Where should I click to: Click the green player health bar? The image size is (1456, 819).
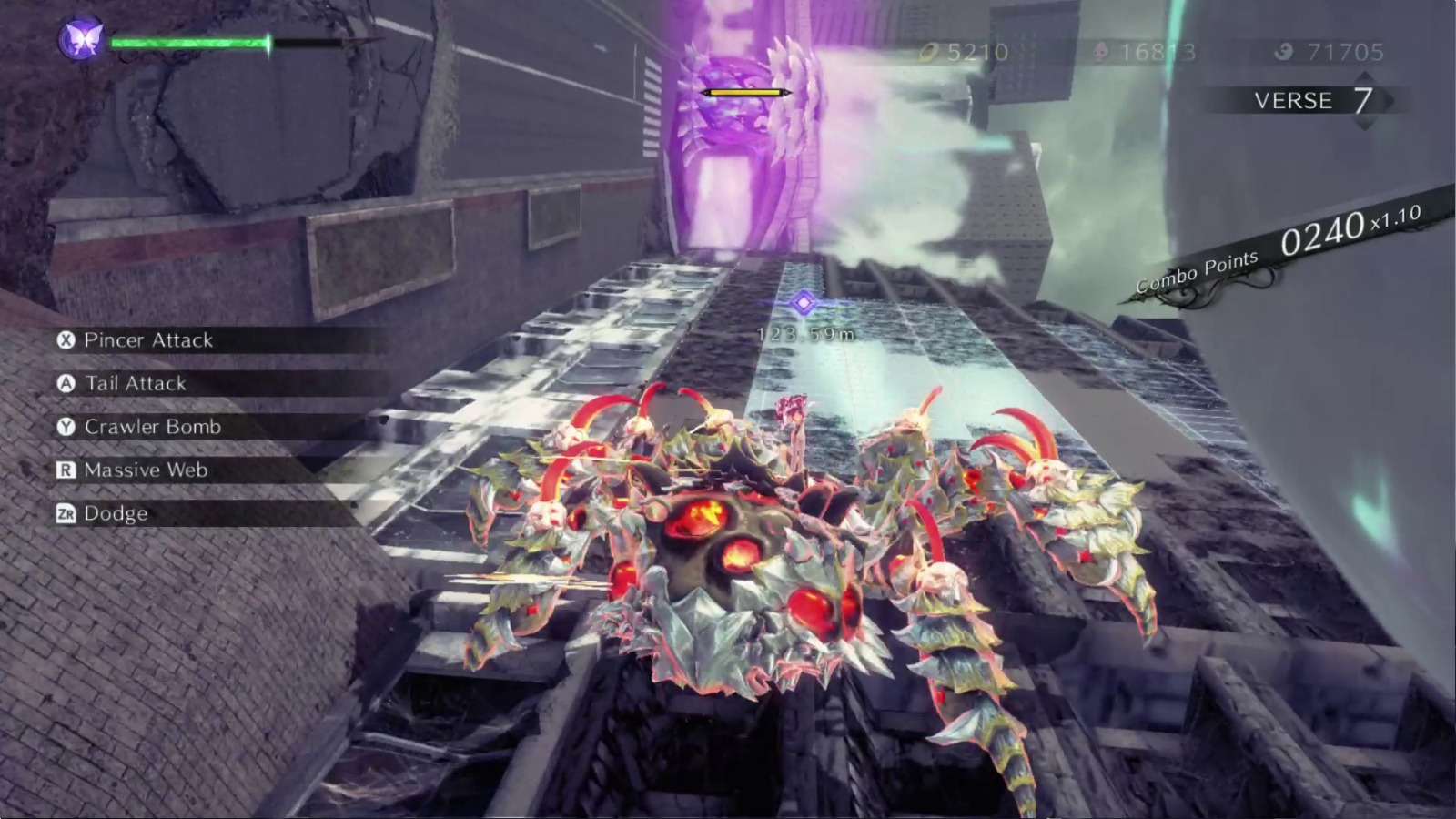pyautogui.click(x=191, y=42)
